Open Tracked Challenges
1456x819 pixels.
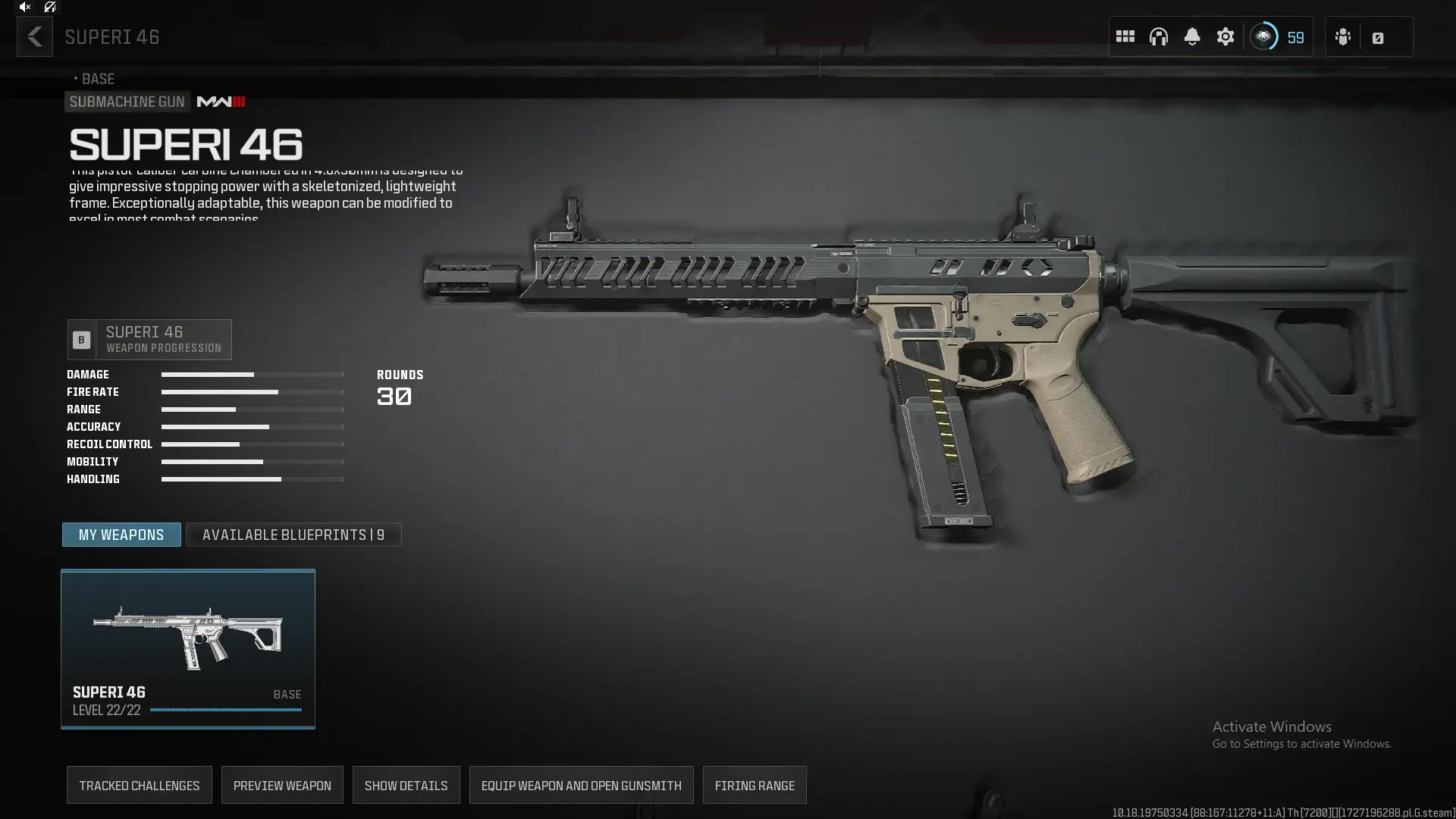click(139, 785)
